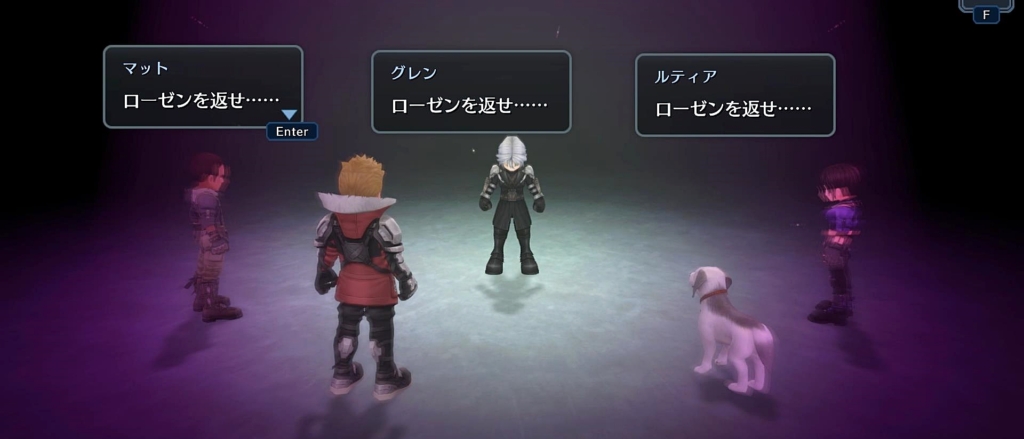Click the blue dialogue advance arrow
Screen dimensions: 1024x439
click(x=289, y=115)
